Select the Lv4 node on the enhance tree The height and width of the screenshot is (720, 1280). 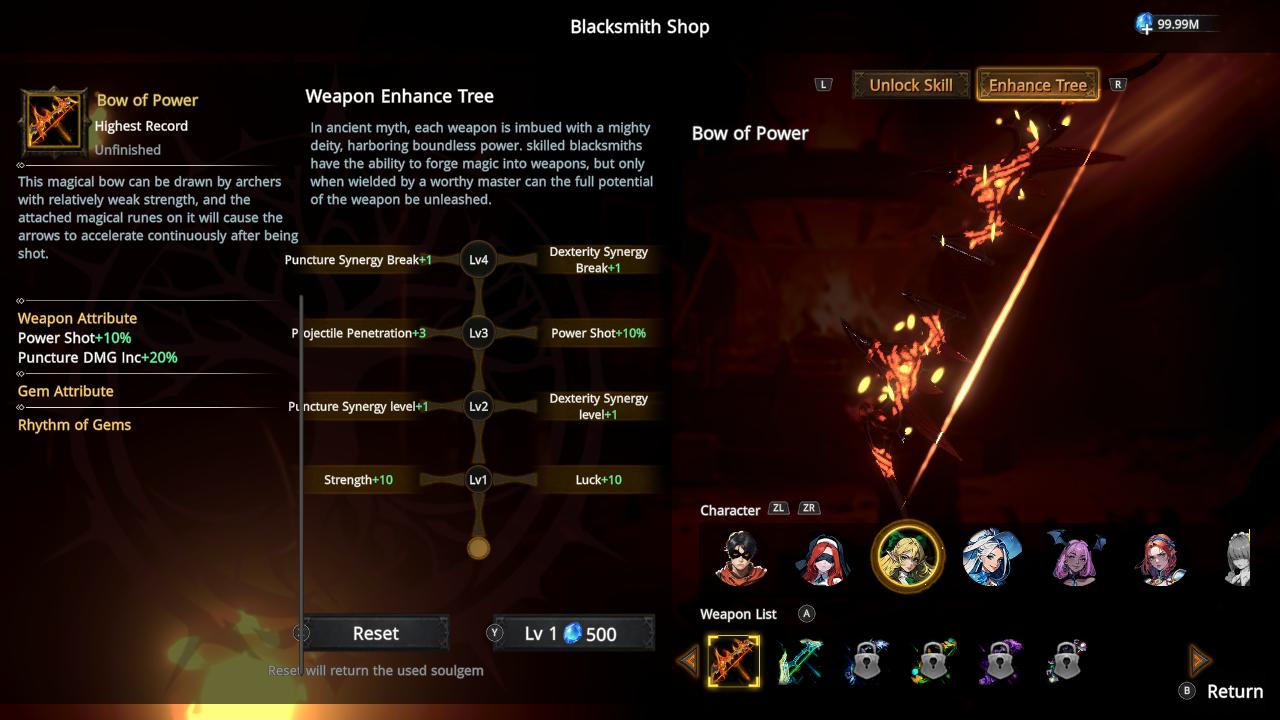478,260
